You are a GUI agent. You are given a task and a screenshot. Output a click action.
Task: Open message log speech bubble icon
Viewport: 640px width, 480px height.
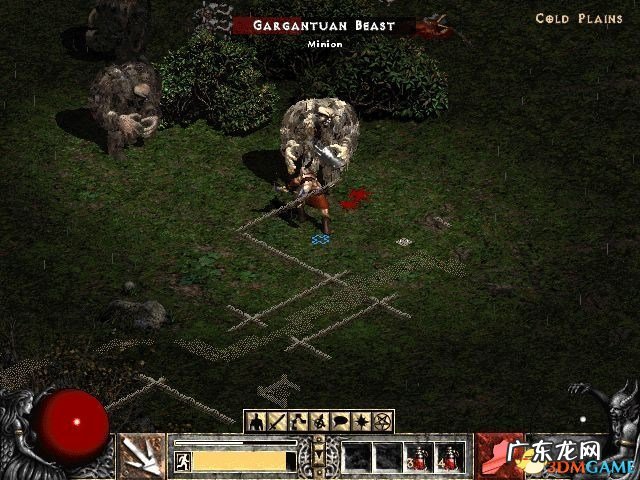click(x=341, y=421)
